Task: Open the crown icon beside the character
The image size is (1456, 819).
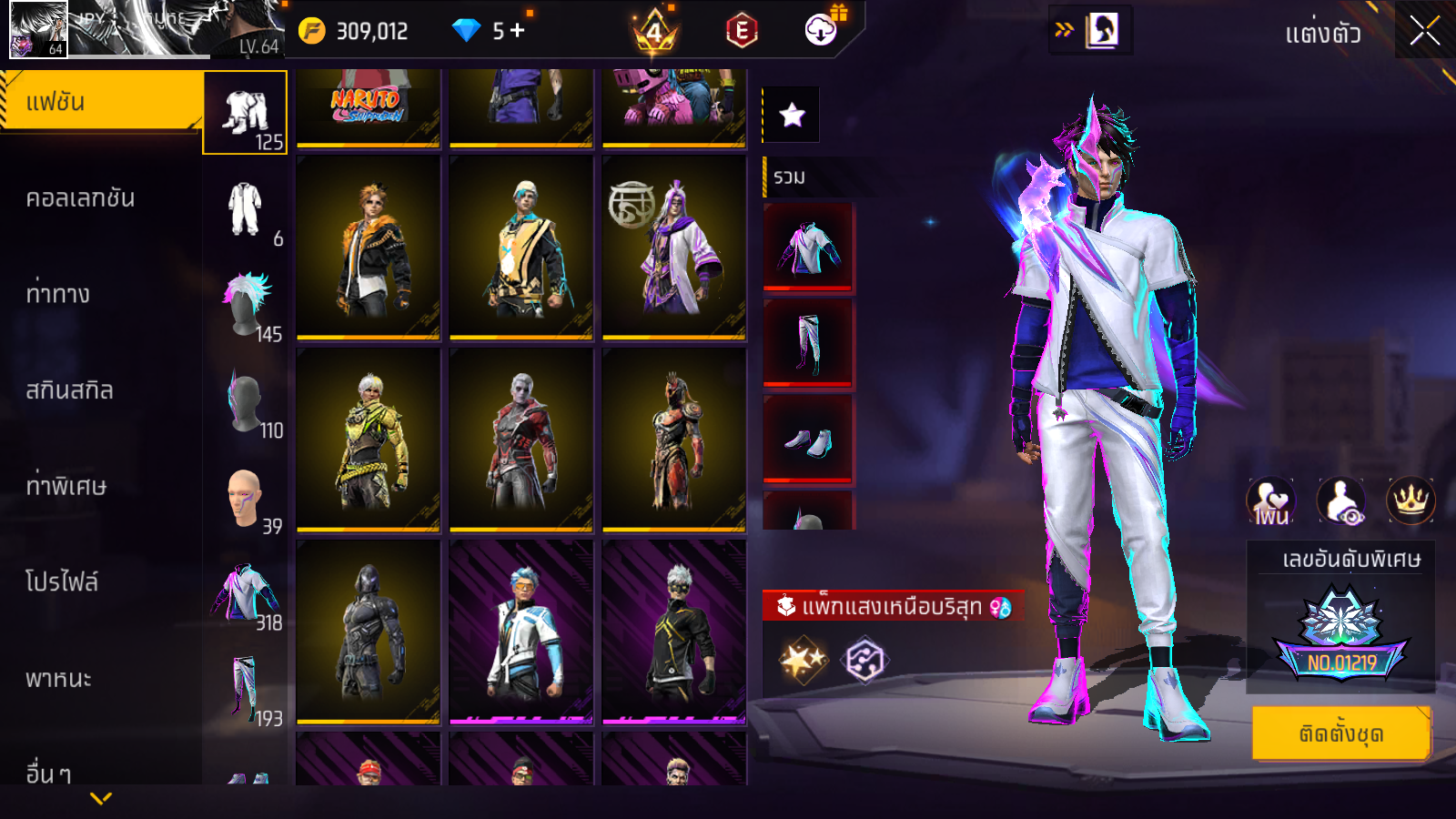Action: click(1410, 500)
